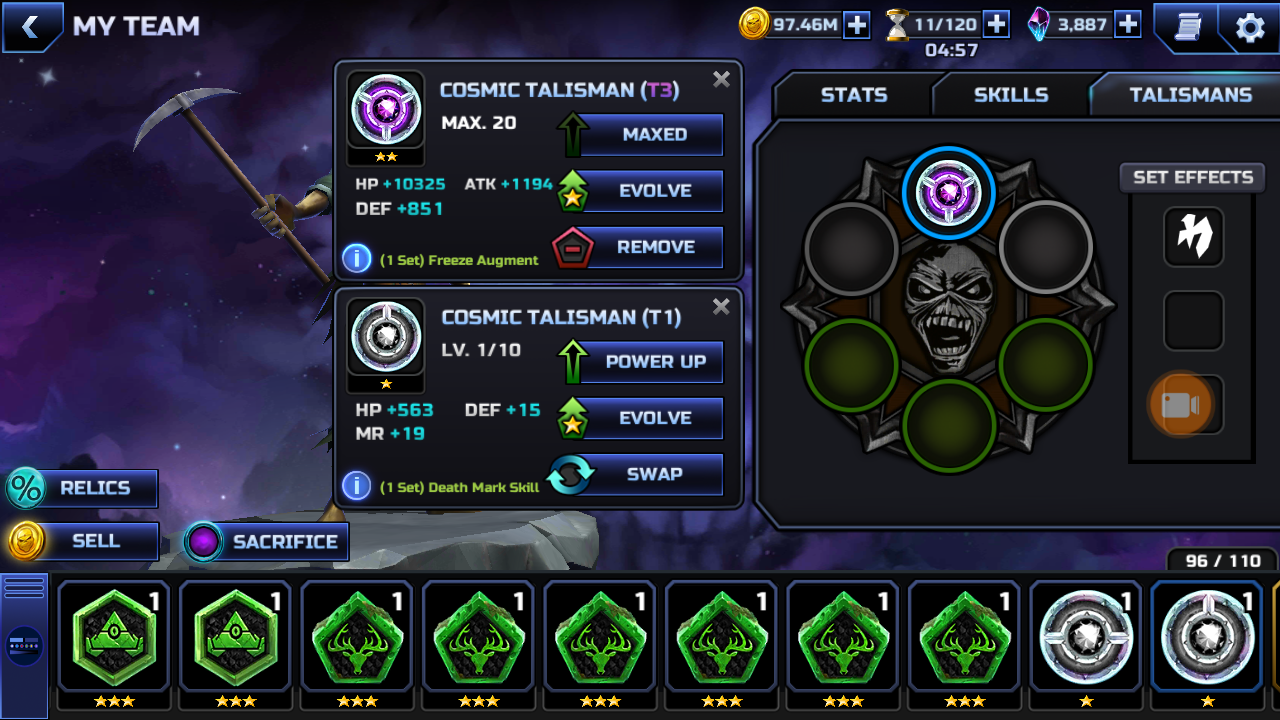Add more gold with the plus button
The image size is (1280, 720).
pyautogui.click(x=857, y=25)
